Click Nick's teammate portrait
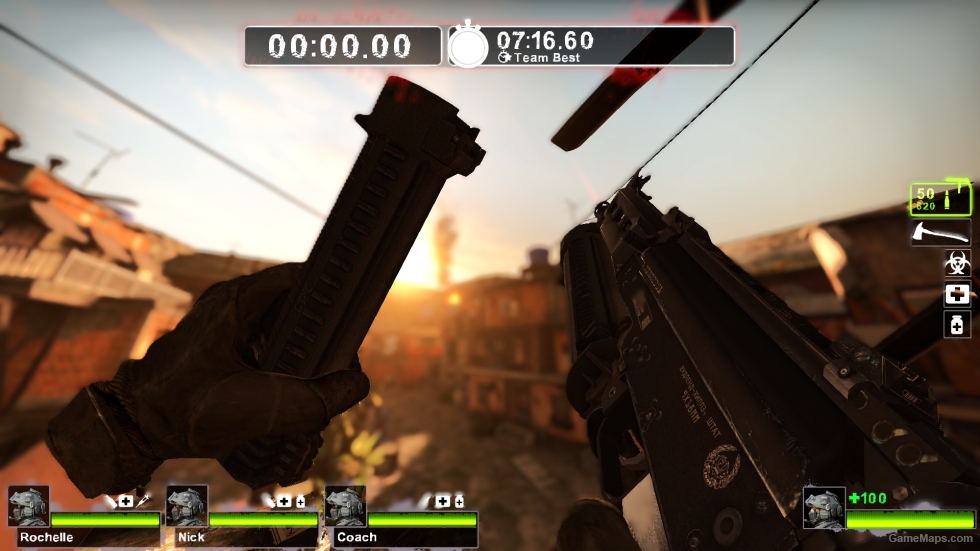980x551 pixels. pos(187,507)
